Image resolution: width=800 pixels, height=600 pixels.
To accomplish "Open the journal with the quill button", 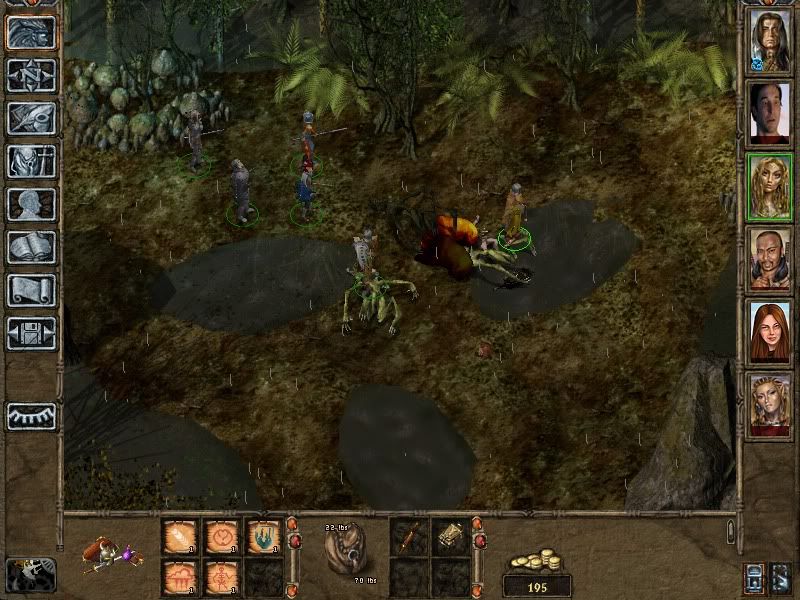I will pos(31,118).
